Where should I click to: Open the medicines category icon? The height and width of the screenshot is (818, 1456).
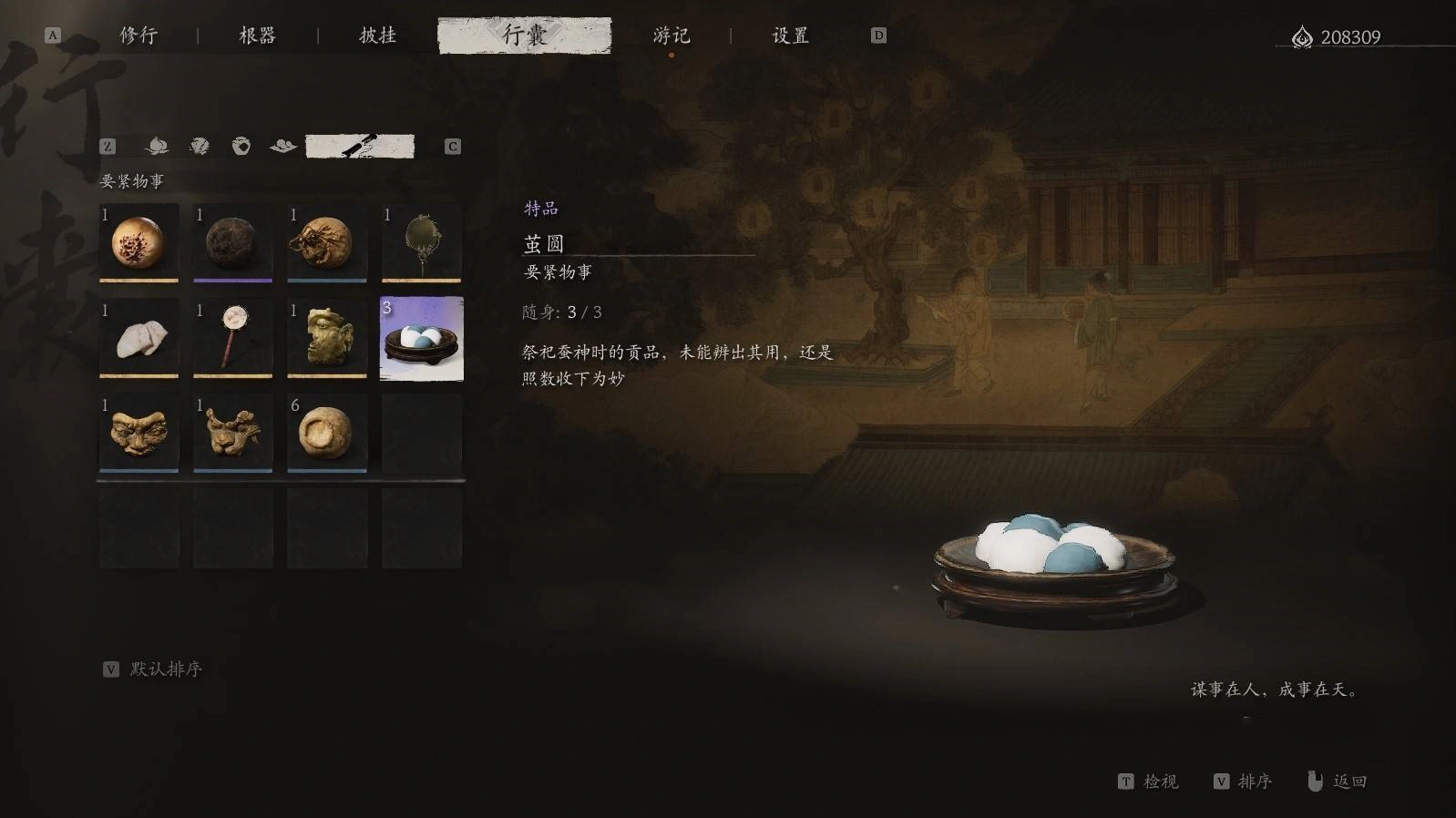pyautogui.click(x=199, y=146)
